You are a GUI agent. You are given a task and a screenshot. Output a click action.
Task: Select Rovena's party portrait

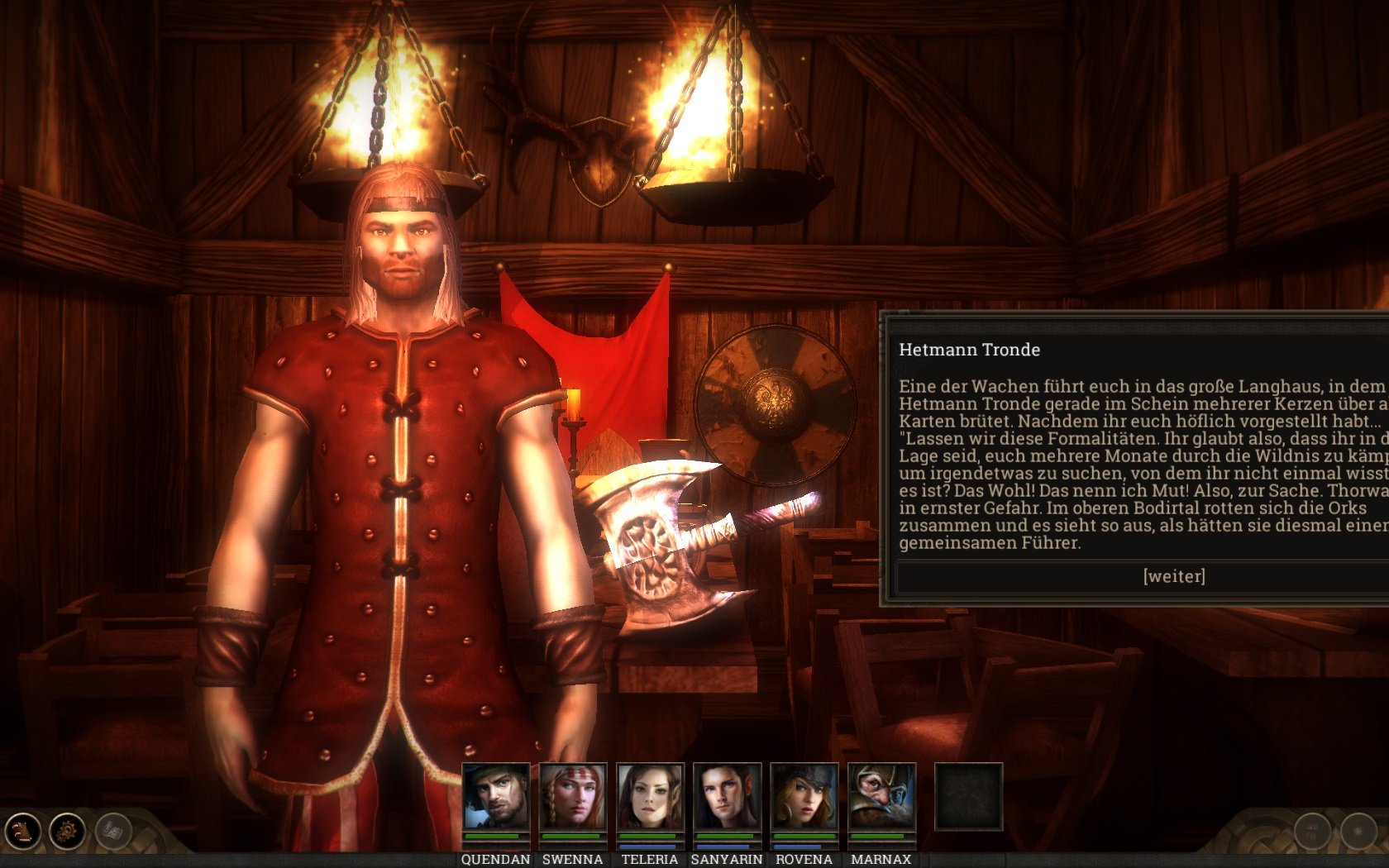(804, 796)
